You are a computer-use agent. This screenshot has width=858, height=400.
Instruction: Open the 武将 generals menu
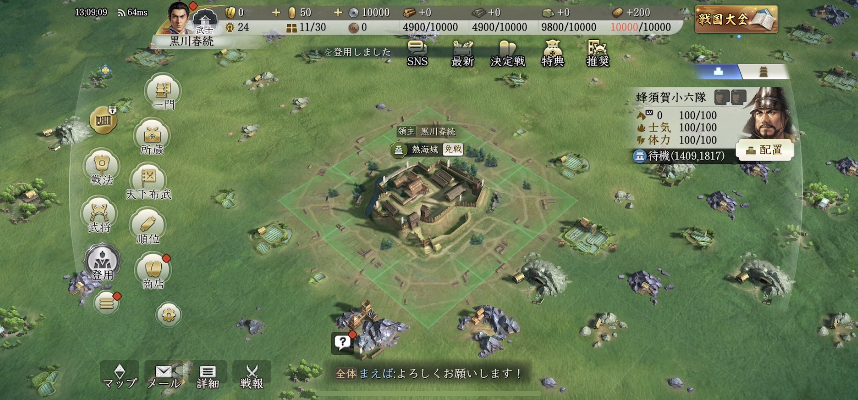pyautogui.click(x=100, y=214)
